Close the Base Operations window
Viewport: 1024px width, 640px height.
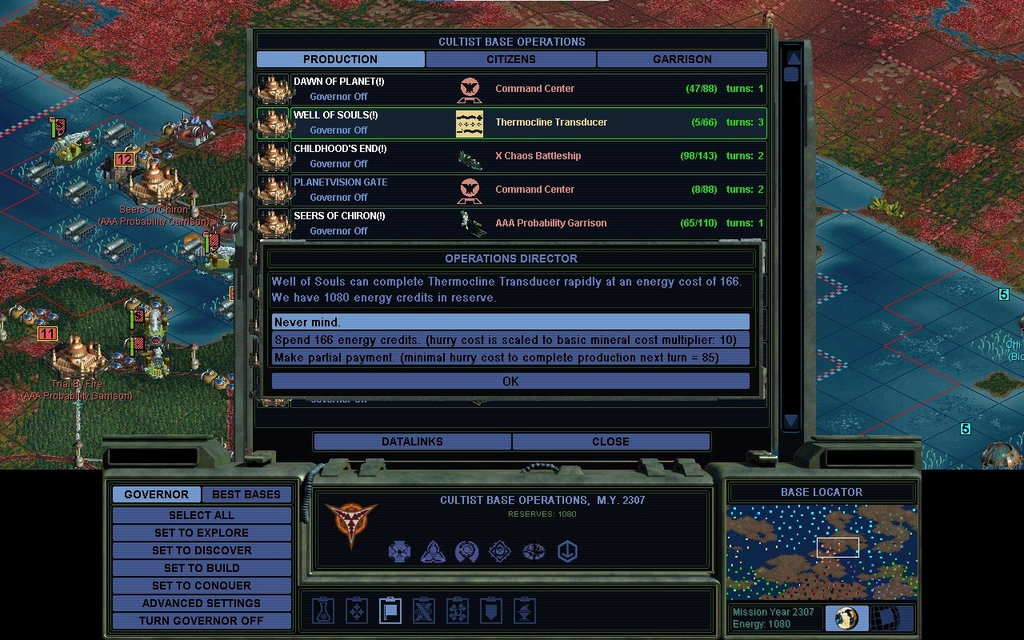610,441
